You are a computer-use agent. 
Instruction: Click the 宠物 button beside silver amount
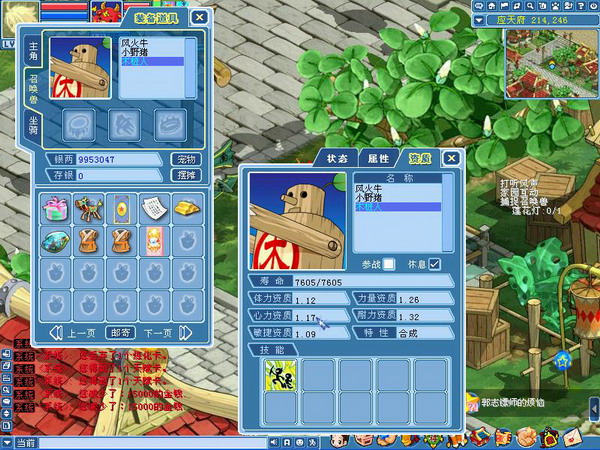coord(186,159)
